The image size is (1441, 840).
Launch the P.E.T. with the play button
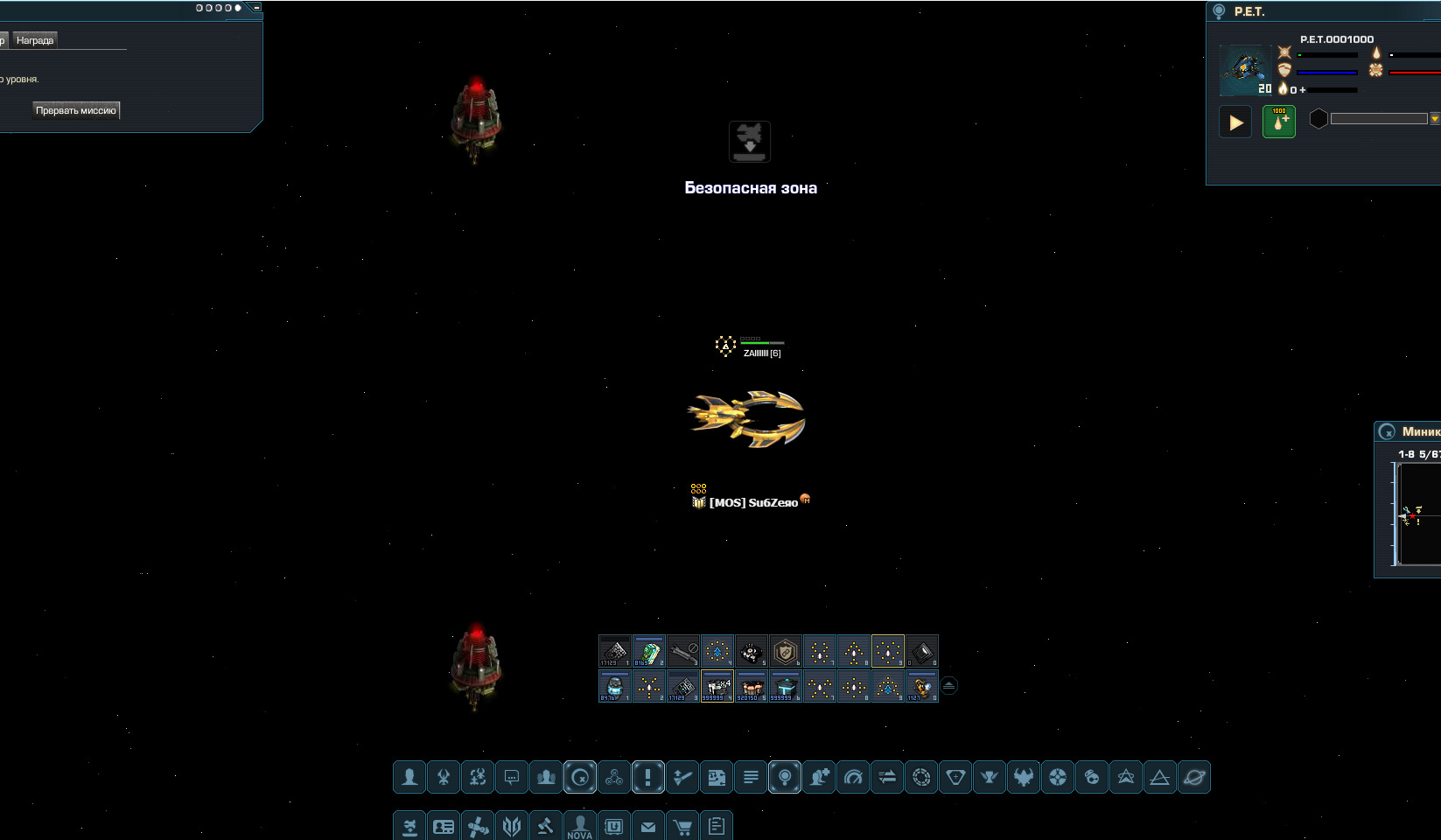pos(1235,122)
